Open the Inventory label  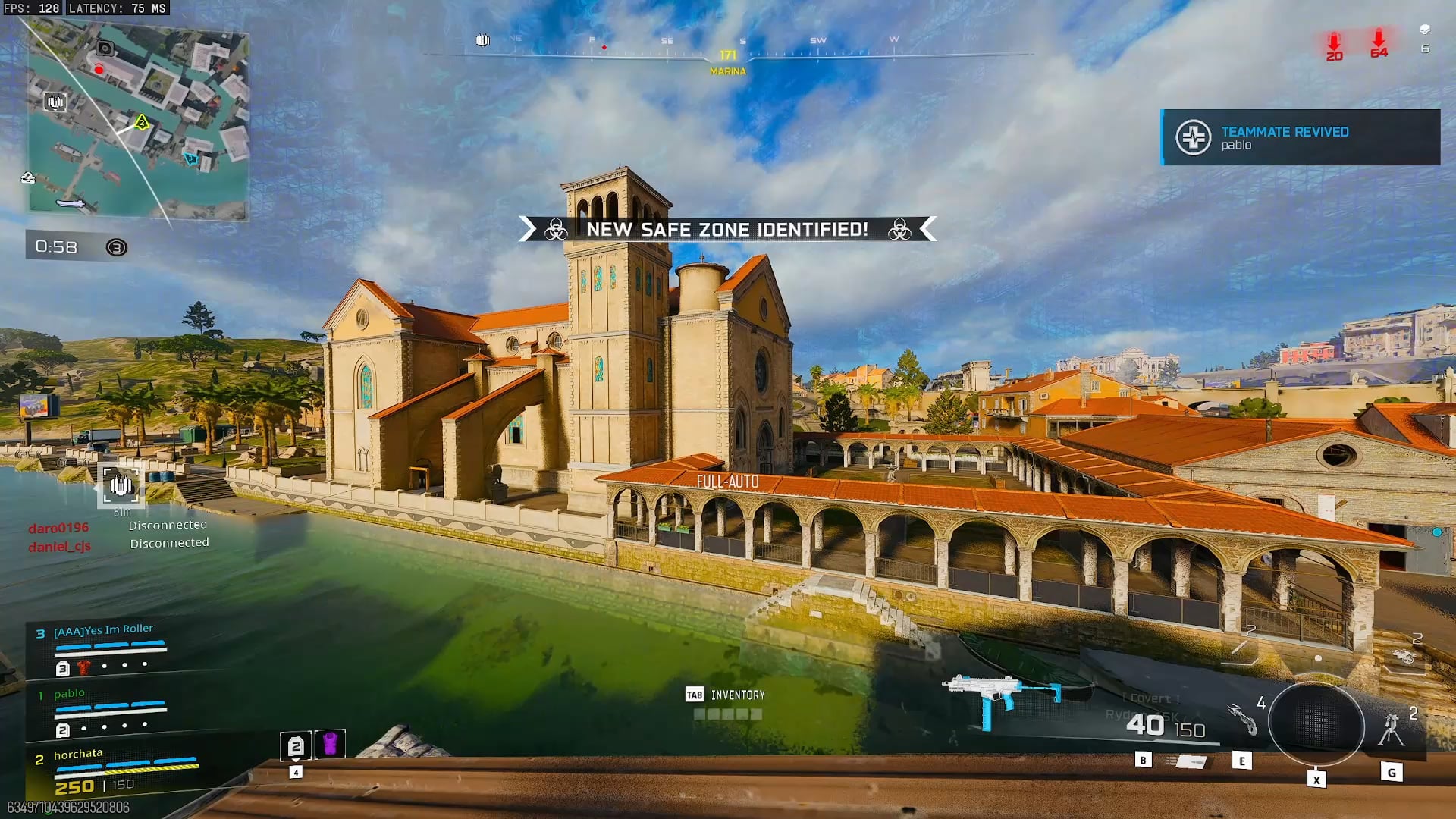[x=737, y=695]
